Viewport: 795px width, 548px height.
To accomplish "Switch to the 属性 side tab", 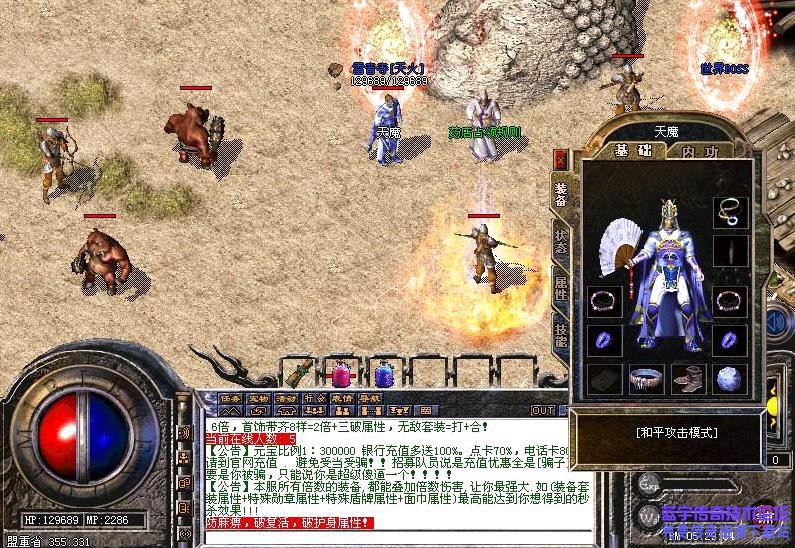I will click(560, 290).
